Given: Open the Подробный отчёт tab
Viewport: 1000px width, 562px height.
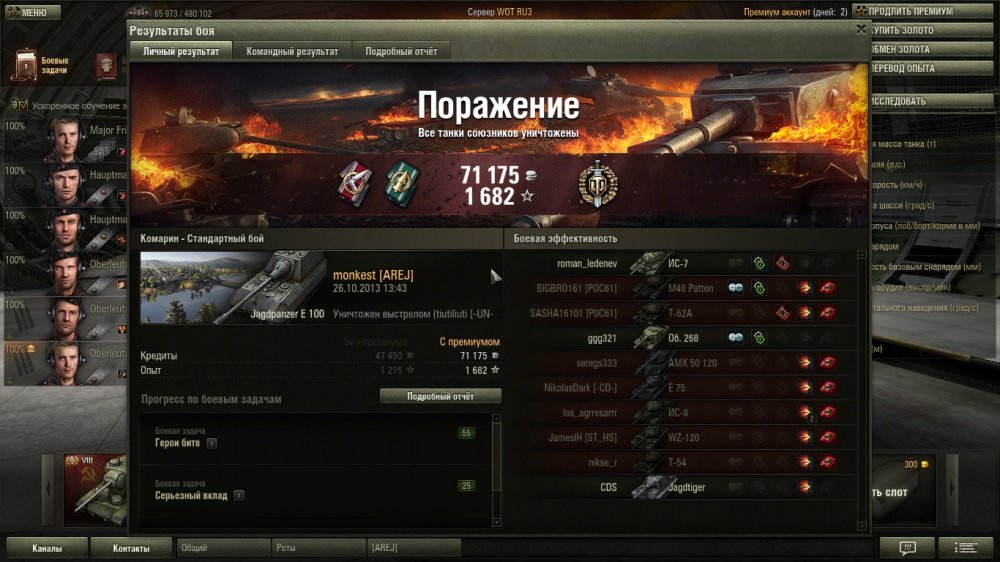Looking at the screenshot, I should pyautogui.click(x=400, y=51).
